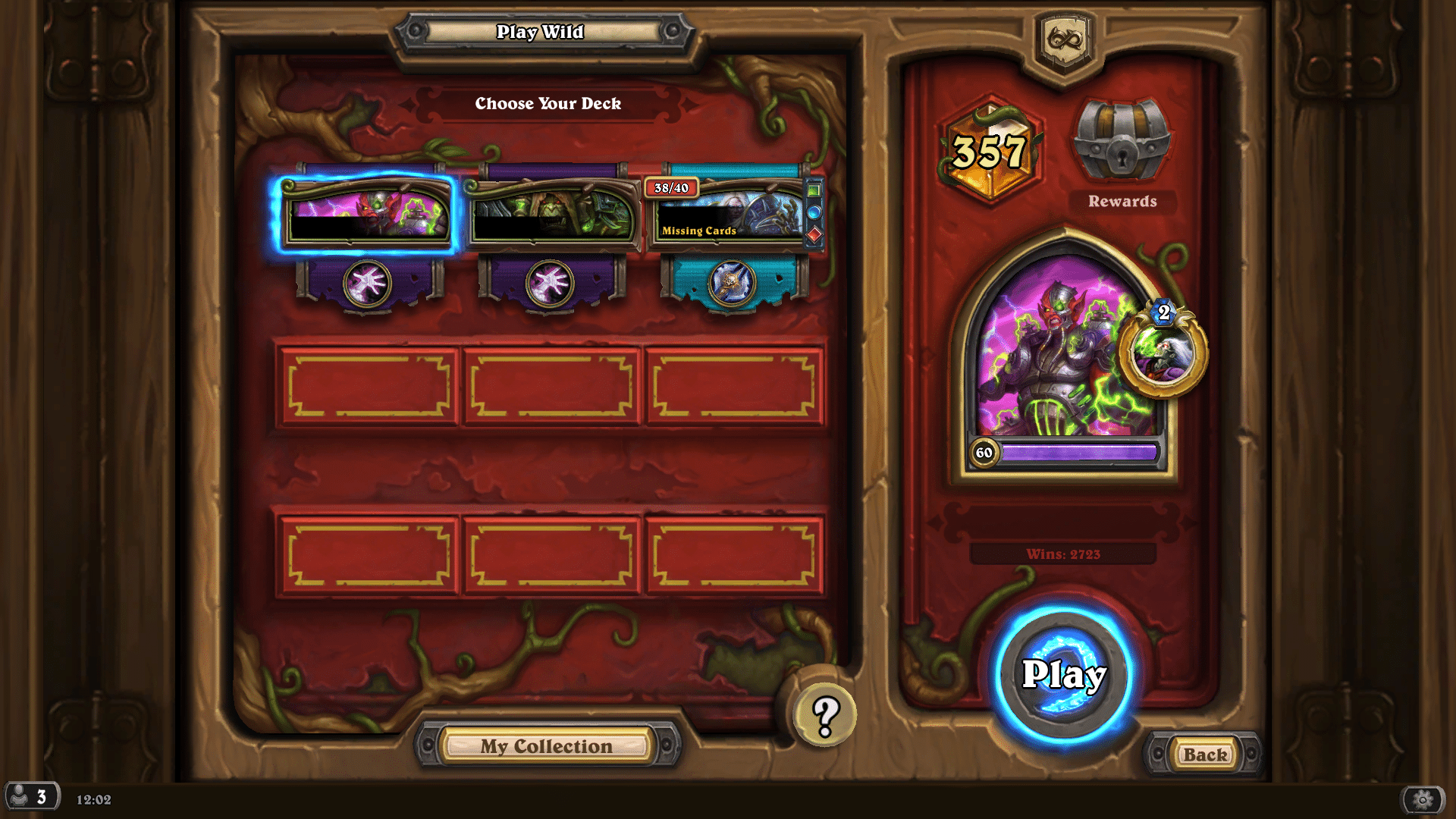Choose the green orc Warlock deck
The width and height of the screenshot is (1456, 819).
pos(552,213)
